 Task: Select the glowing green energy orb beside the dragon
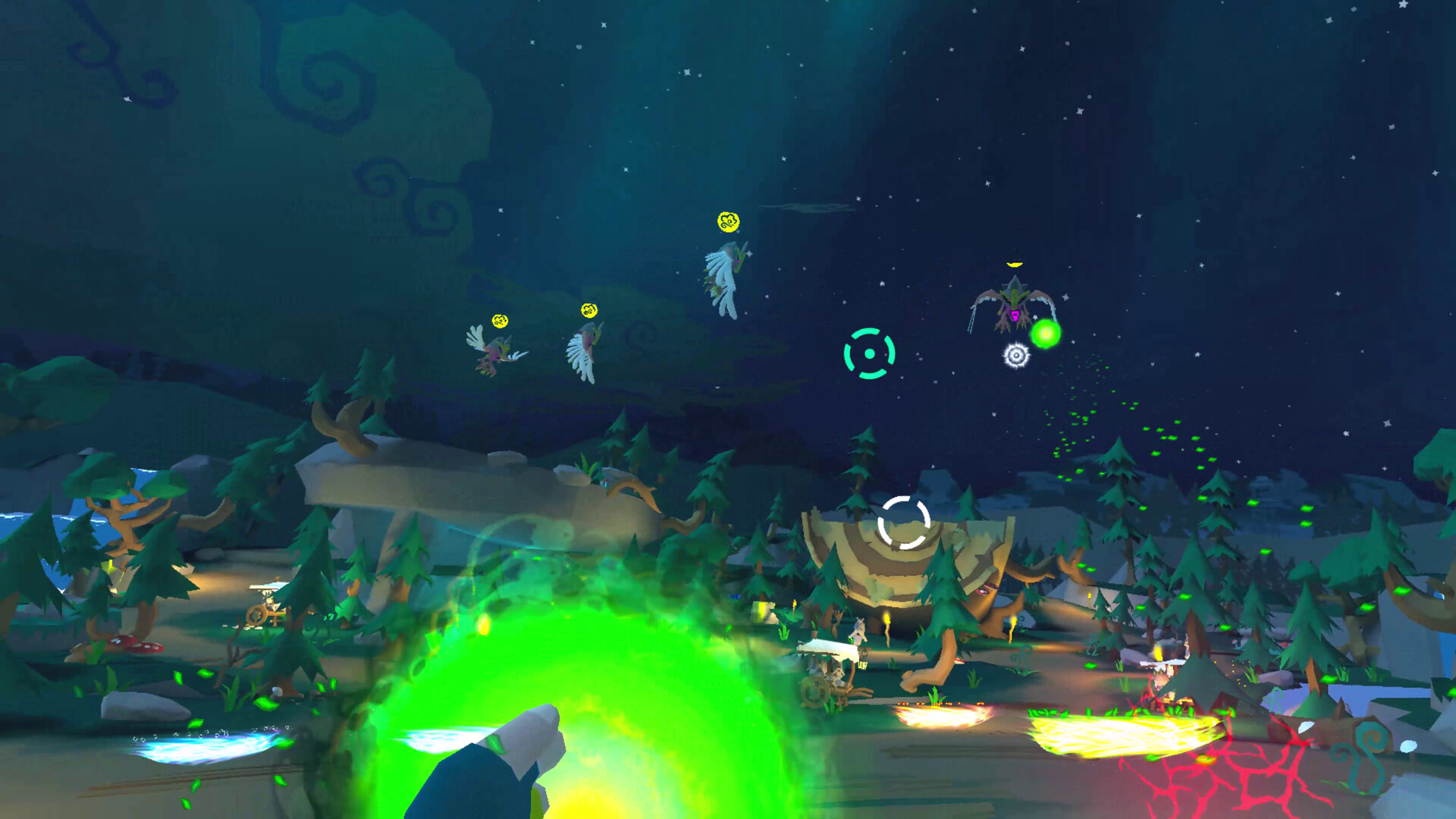(x=1047, y=331)
